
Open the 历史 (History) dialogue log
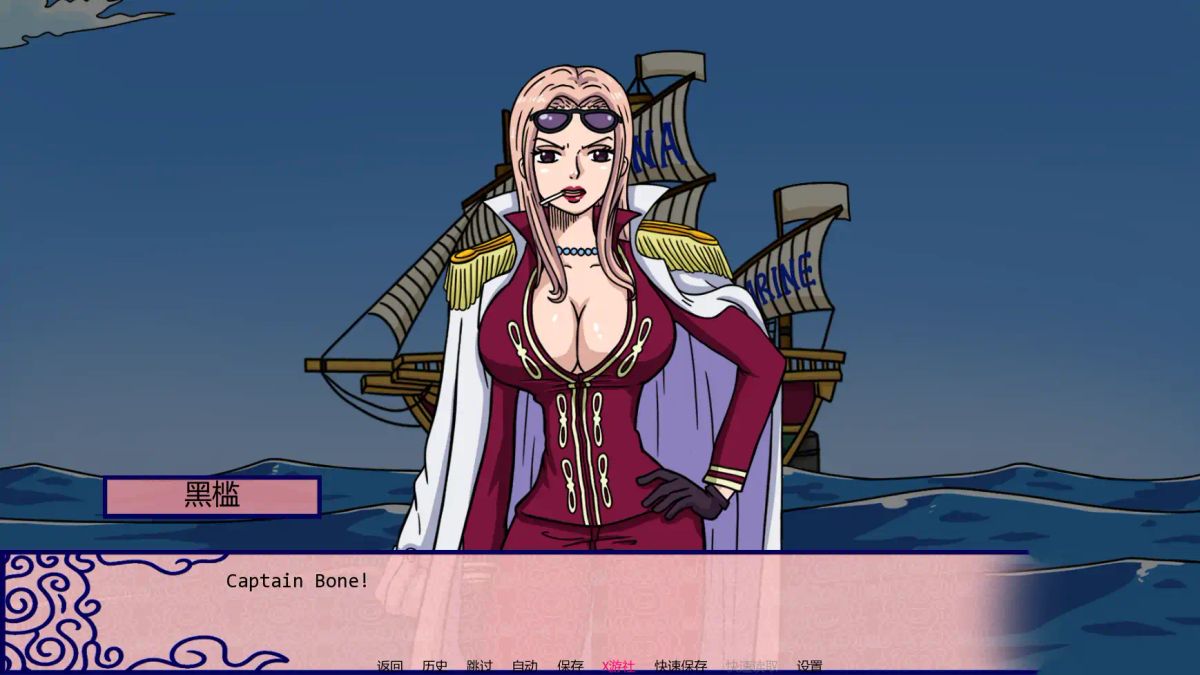pyautogui.click(x=435, y=666)
